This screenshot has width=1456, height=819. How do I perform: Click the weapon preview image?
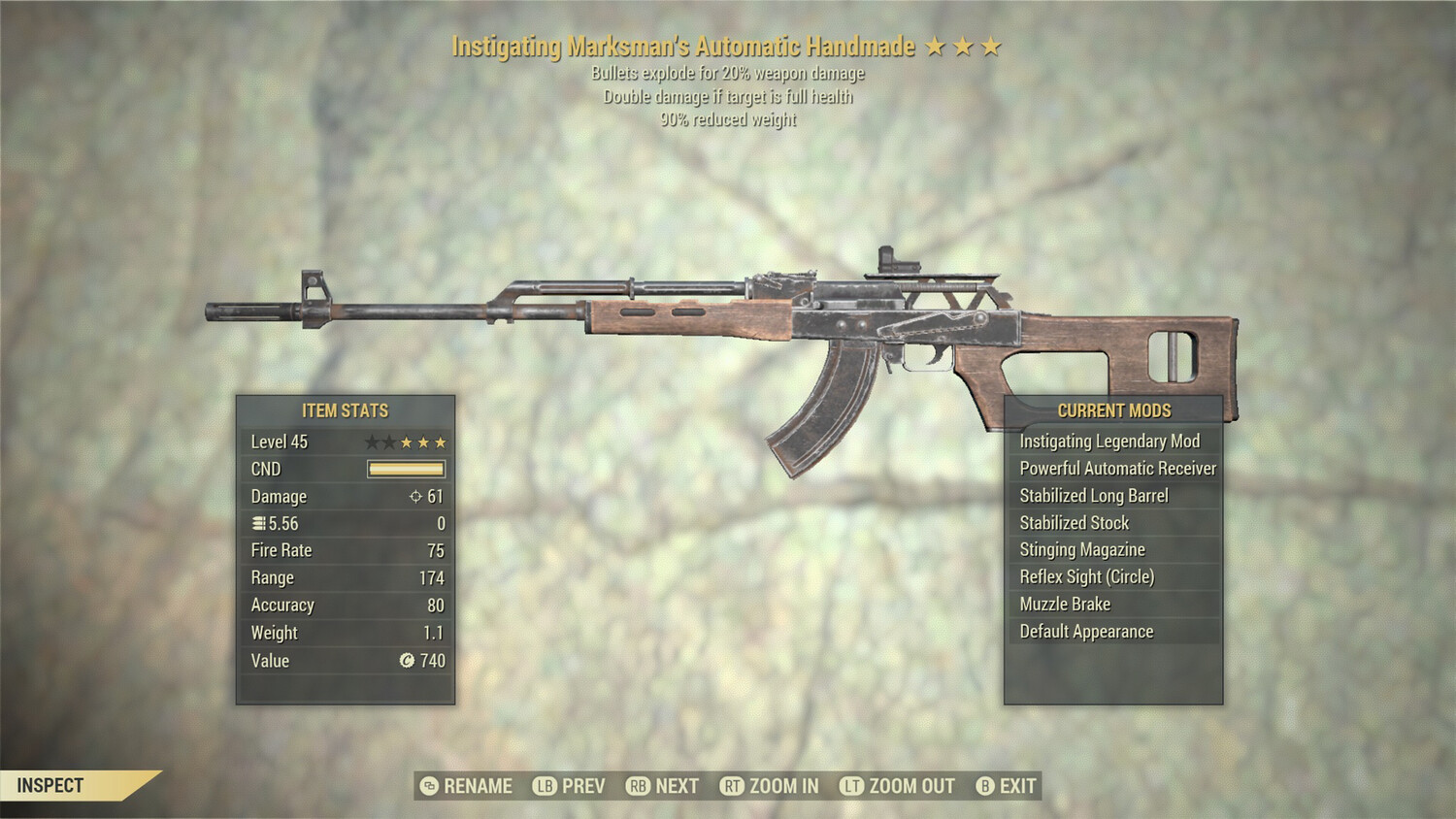[x=728, y=320]
